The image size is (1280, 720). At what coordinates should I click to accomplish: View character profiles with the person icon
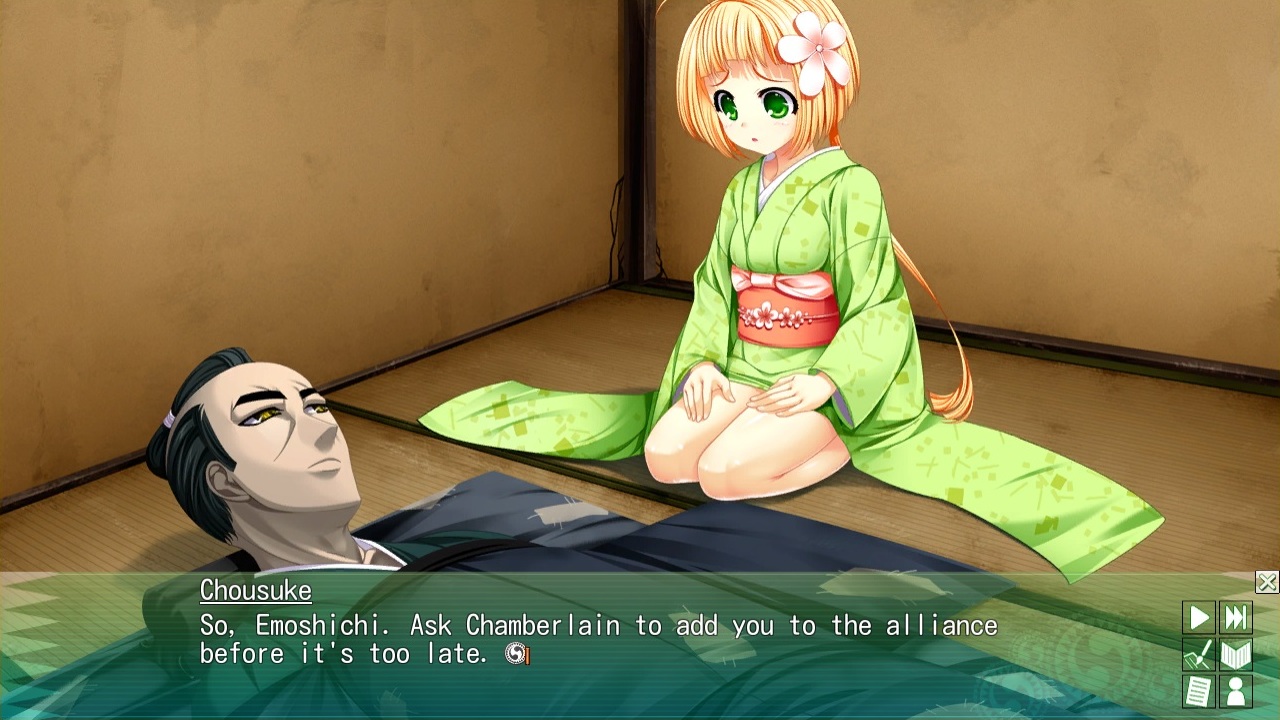1237,693
